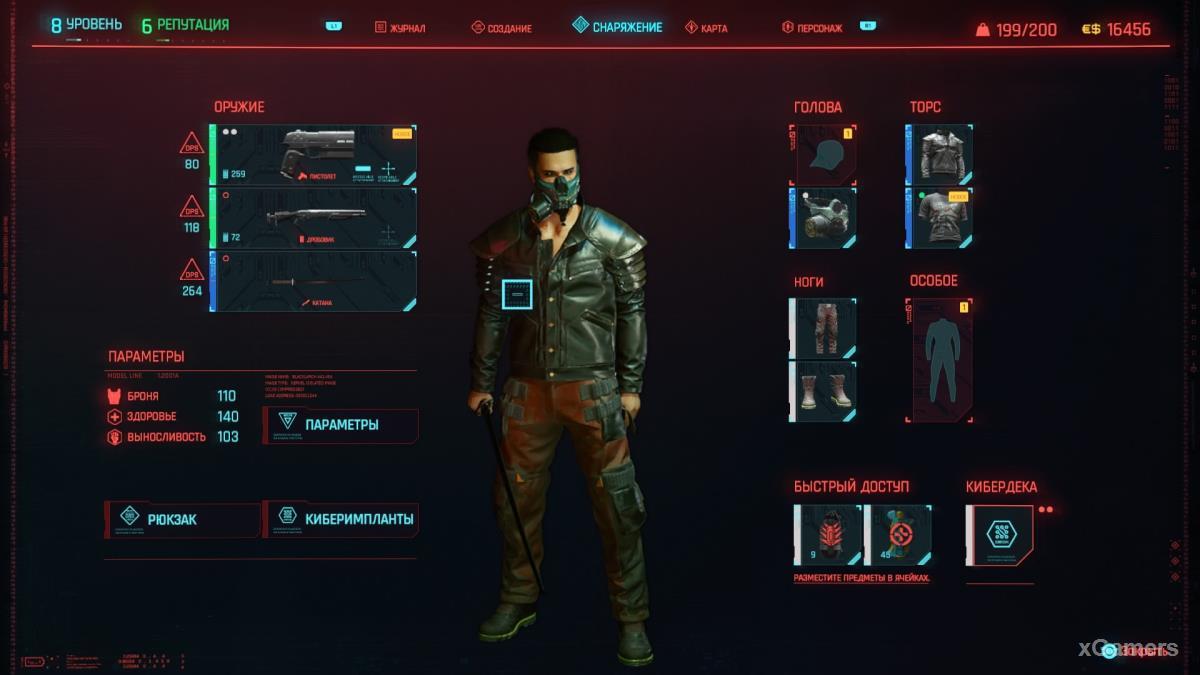Open the Киберимпланты menu
Image resolution: width=1200 pixels, height=675 pixels.
340,520
